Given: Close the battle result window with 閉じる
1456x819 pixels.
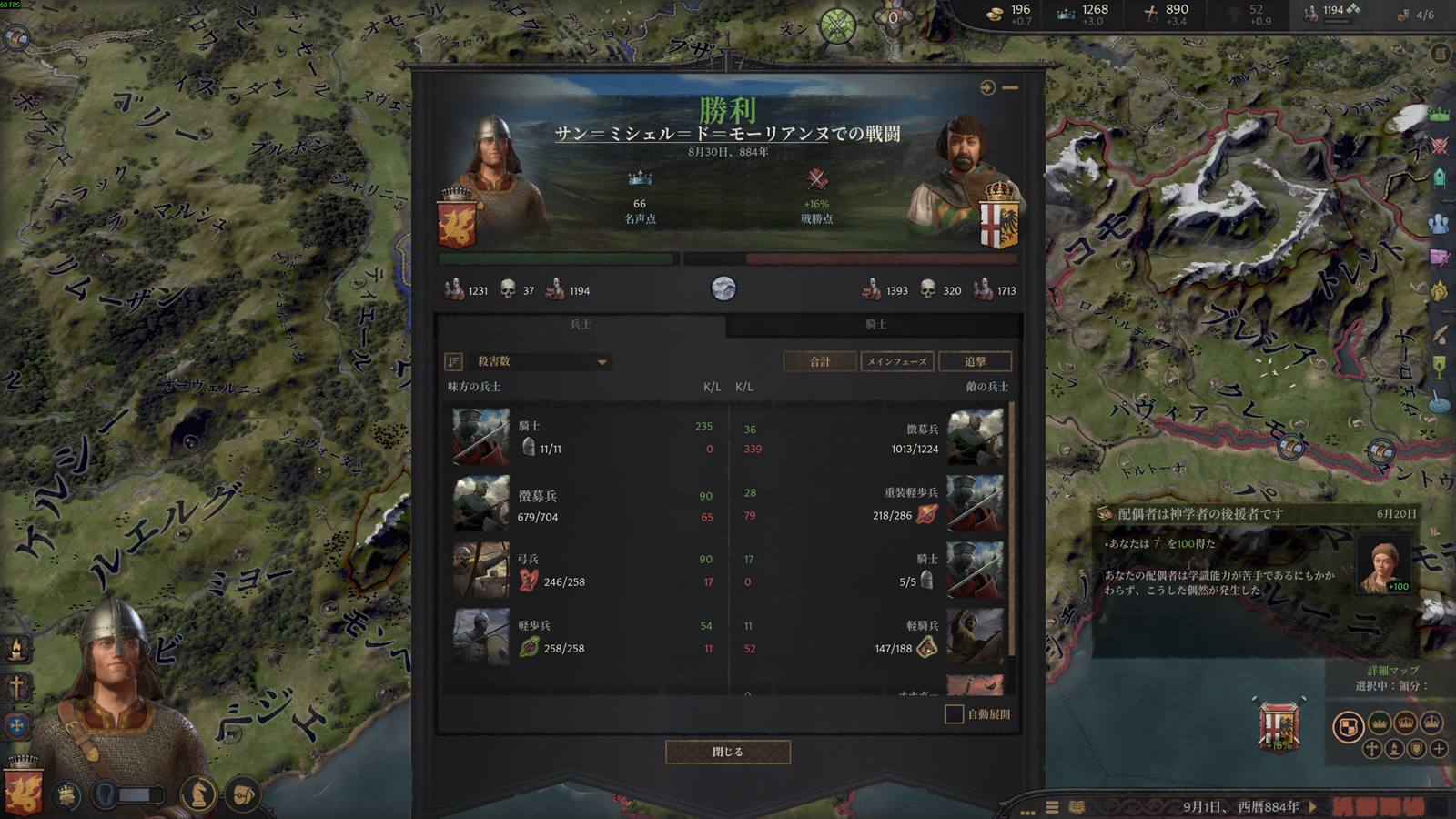Looking at the screenshot, I should click(727, 752).
